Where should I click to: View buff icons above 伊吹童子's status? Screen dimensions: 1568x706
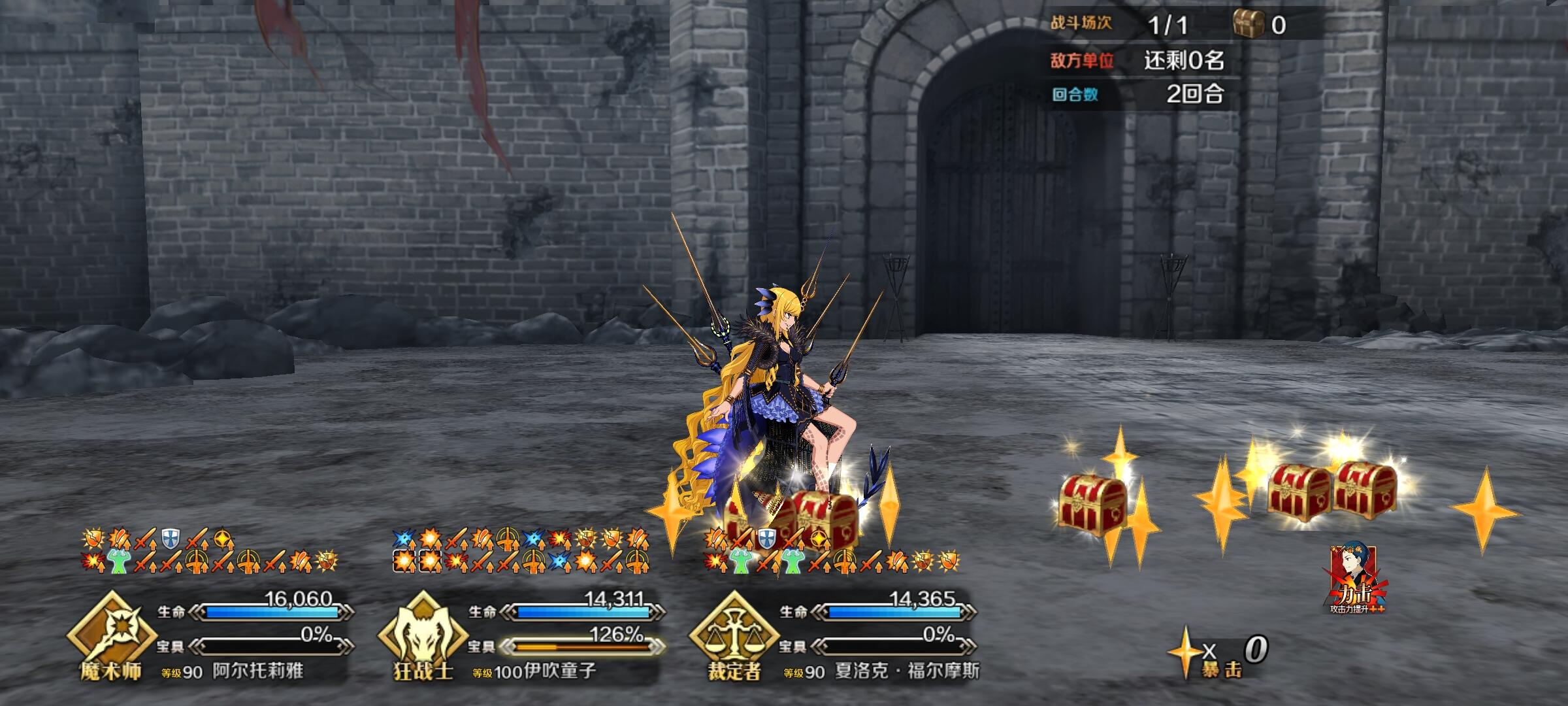pyautogui.click(x=521, y=550)
